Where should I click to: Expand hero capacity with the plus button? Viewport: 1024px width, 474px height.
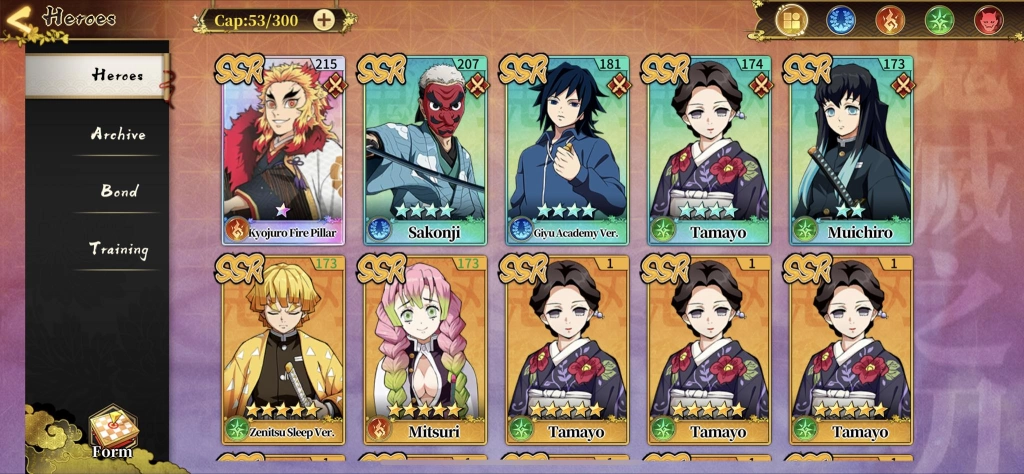(x=324, y=19)
